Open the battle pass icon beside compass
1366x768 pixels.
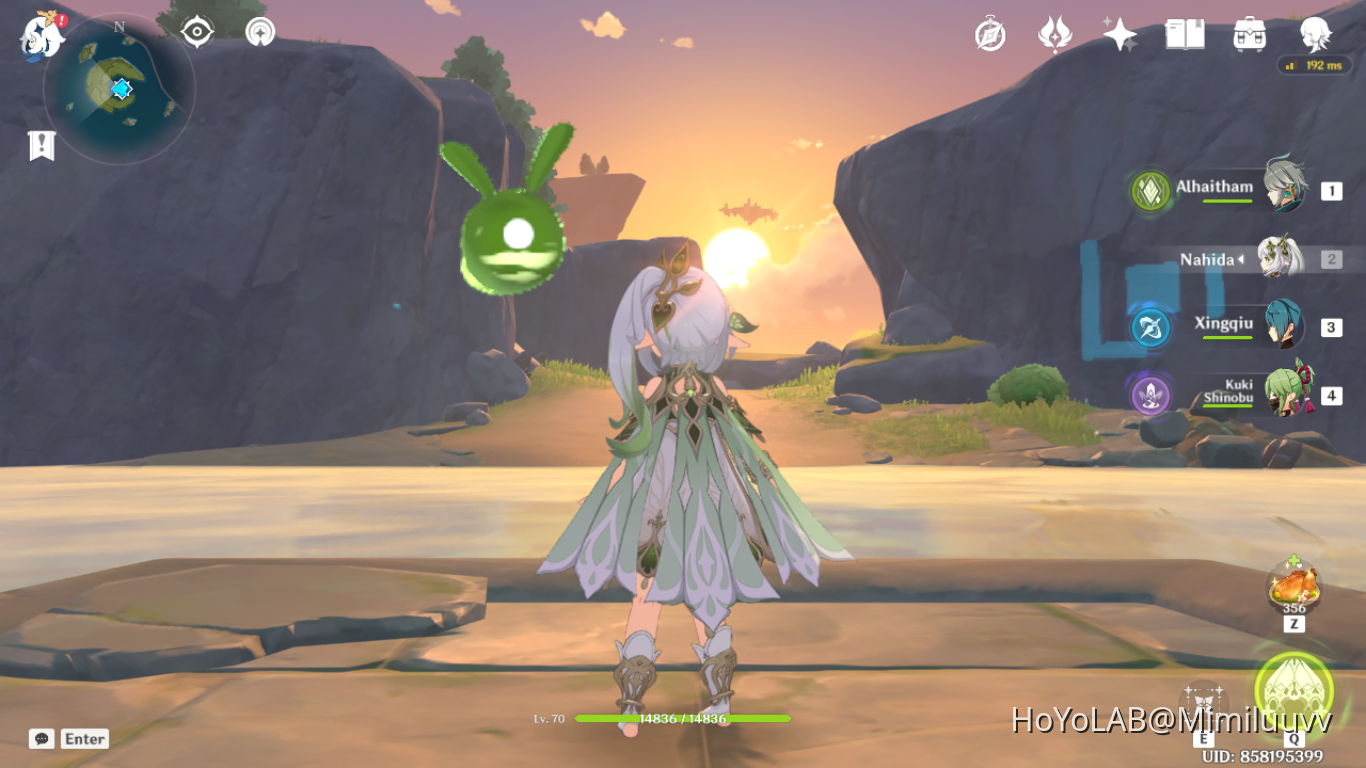pyautogui.click(x=1054, y=35)
